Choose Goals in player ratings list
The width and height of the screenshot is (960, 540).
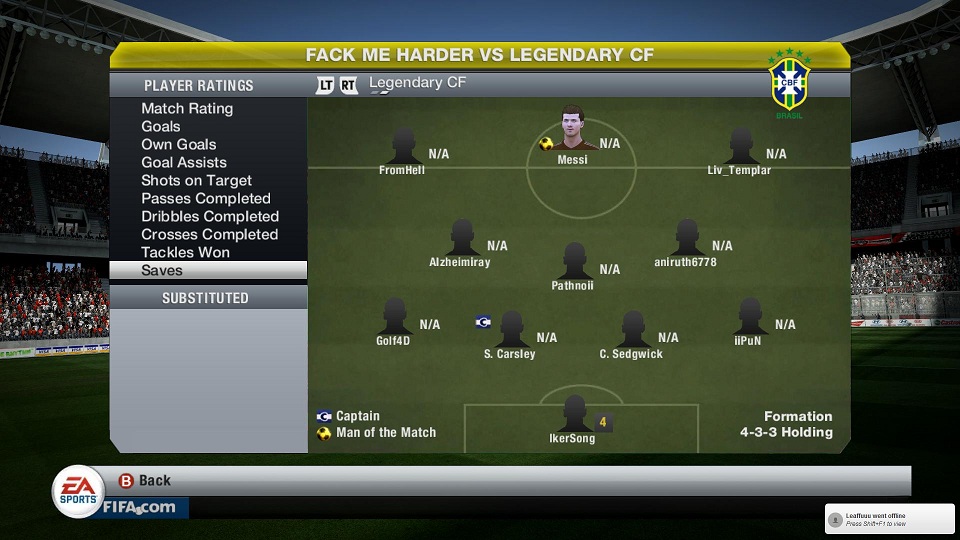[161, 127]
